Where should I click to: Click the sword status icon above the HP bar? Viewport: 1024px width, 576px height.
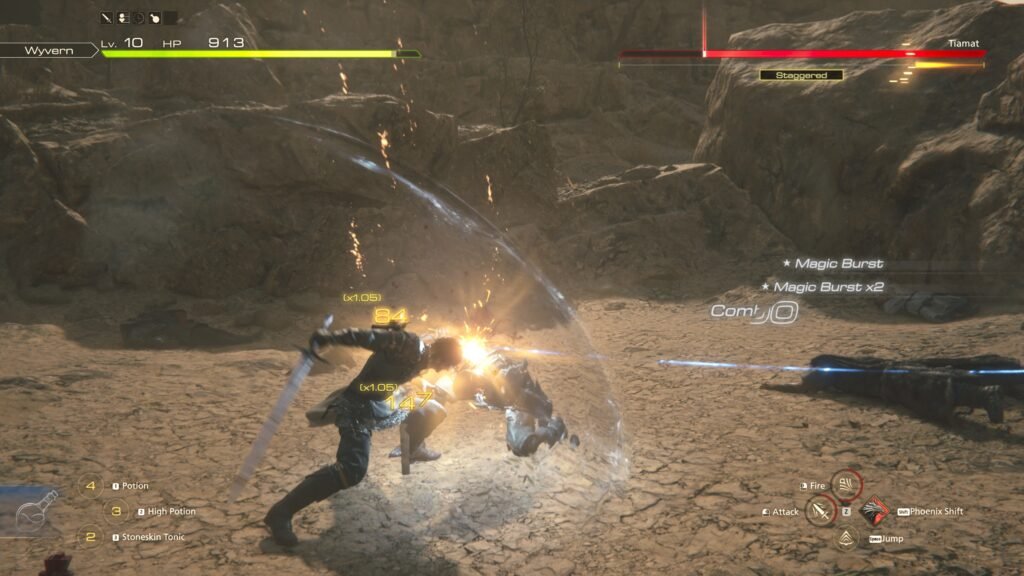coord(107,18)
